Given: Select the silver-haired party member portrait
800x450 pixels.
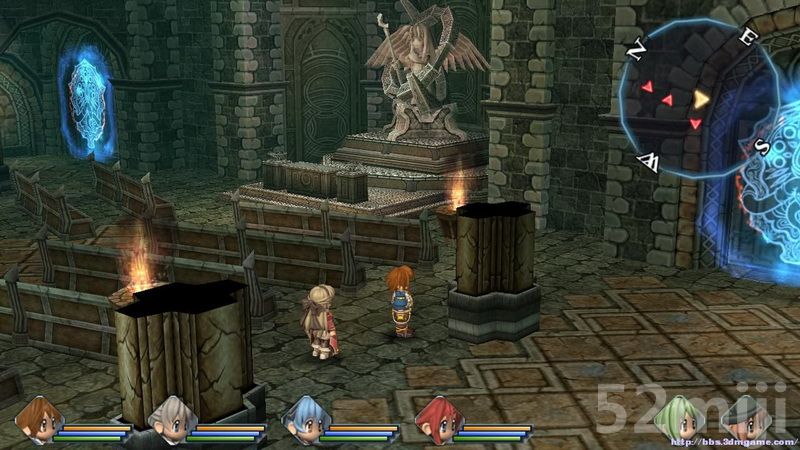Looking at the screenshot, I should 168,418.
